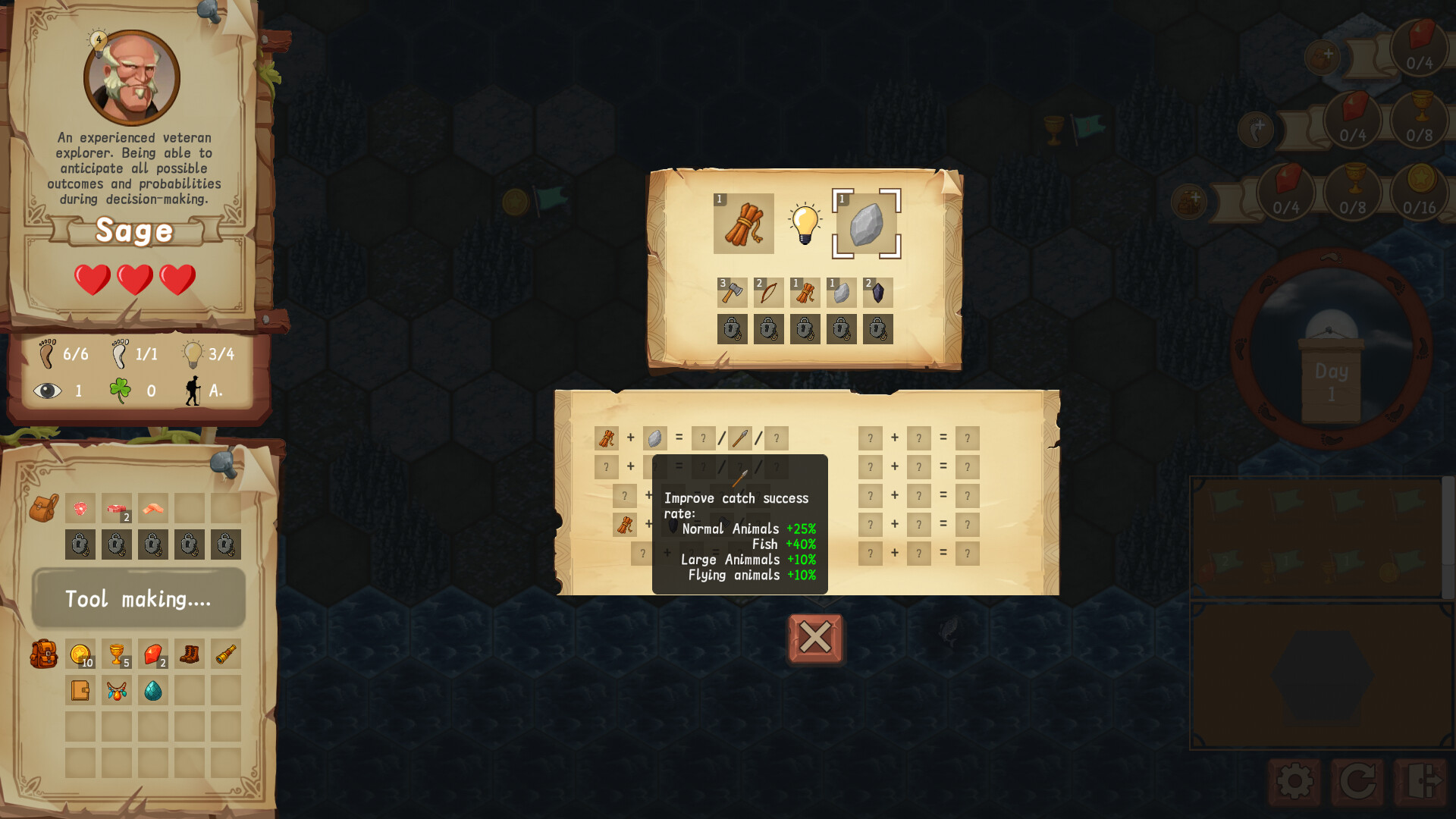Toggle the eye vision stat icon
1456x819 pixels.
[49, 391]
